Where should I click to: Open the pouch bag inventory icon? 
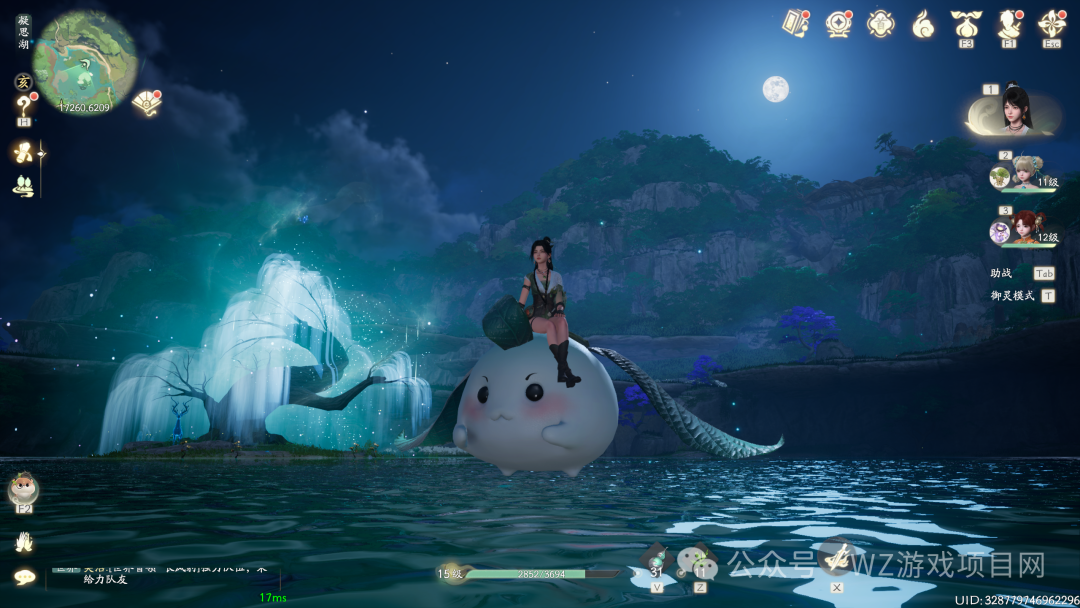tap(966, 22)
